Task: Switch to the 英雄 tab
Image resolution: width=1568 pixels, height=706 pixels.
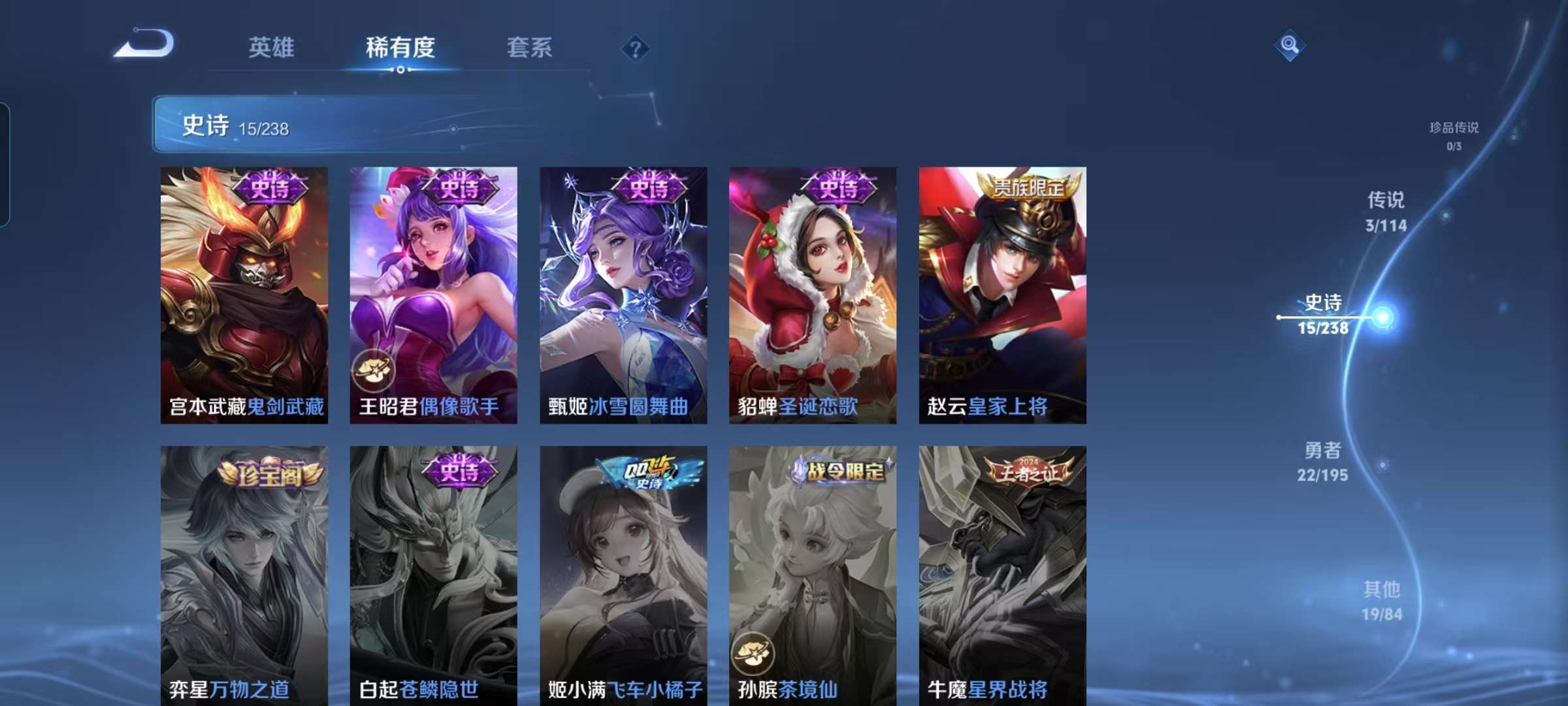Action: pos(271,48)
